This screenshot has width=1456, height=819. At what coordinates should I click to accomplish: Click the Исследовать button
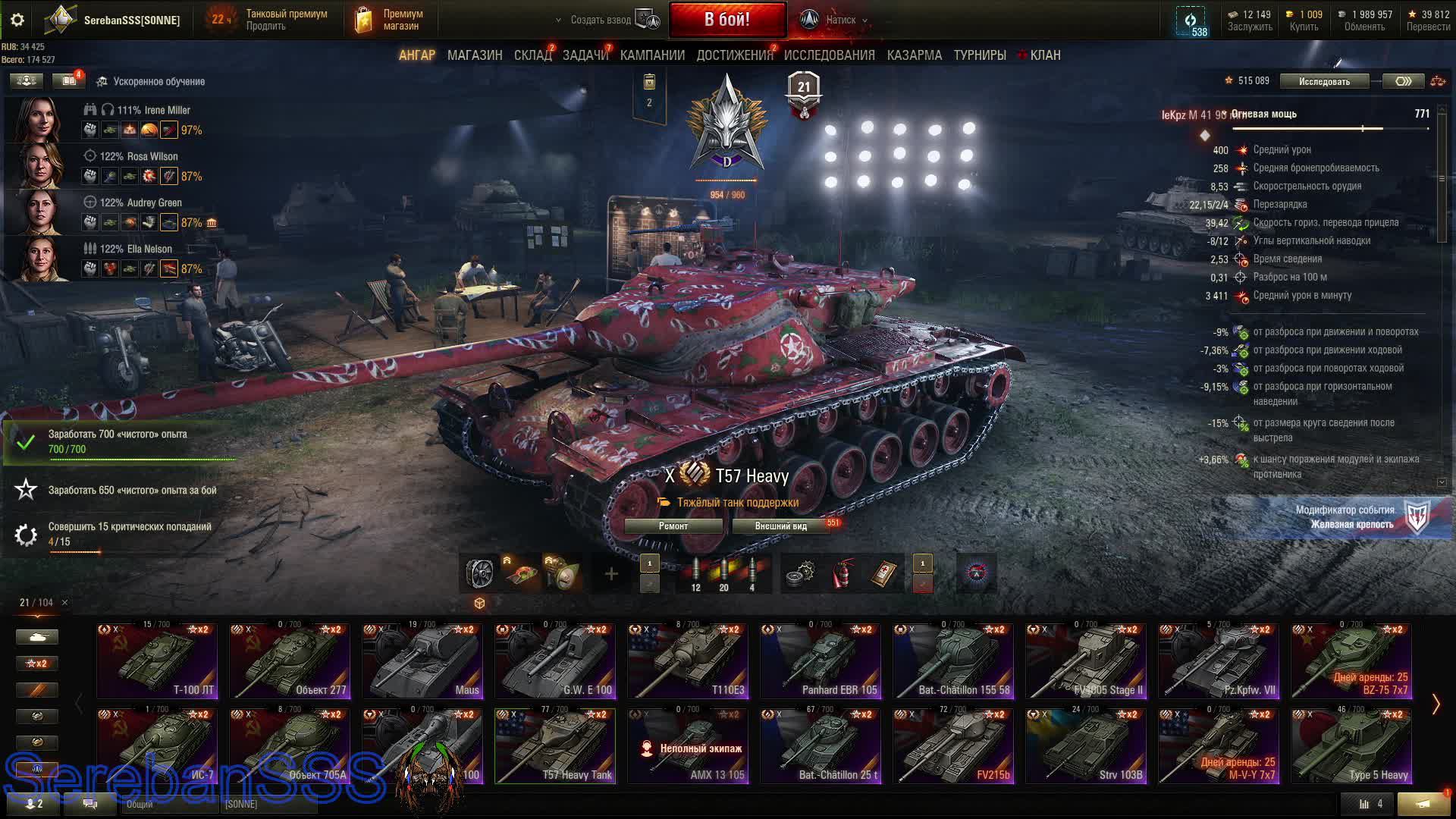point(1324,81)
